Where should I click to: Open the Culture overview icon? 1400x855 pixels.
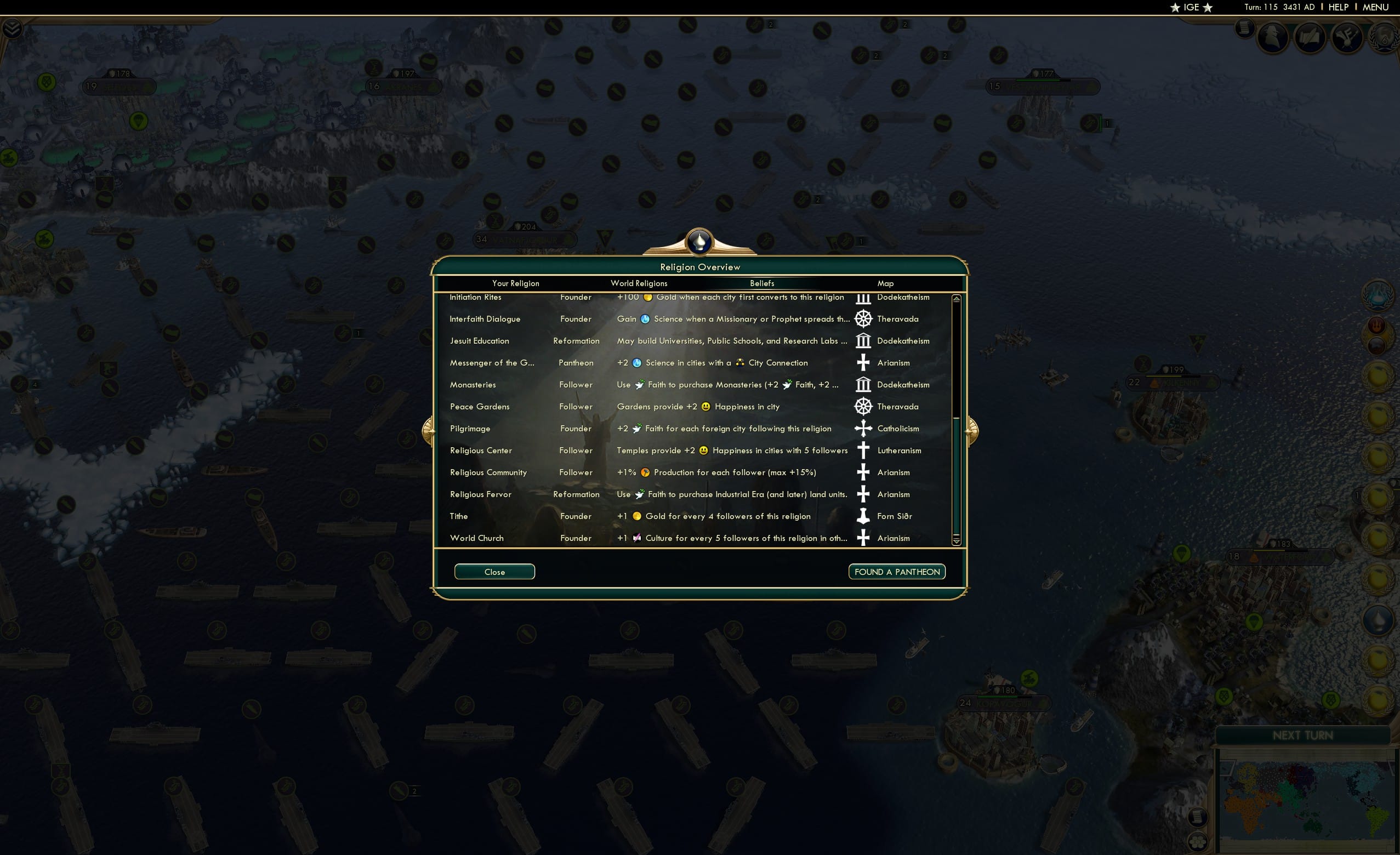point(1347,38)
